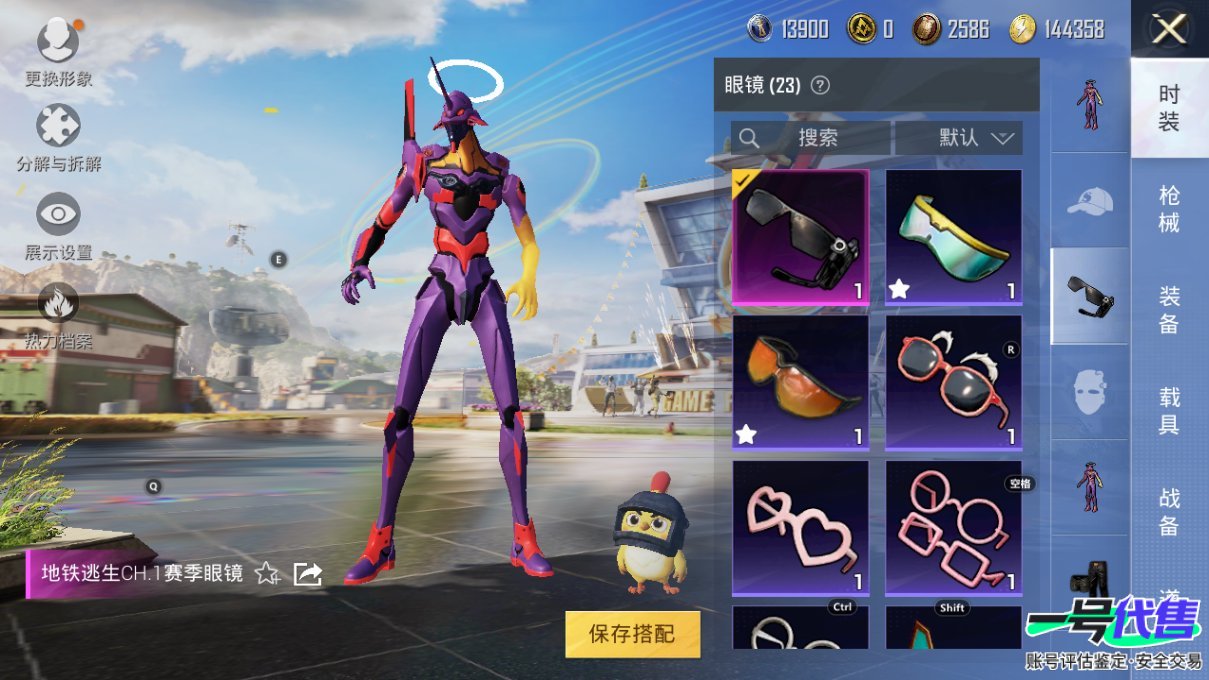Open the 枪械 tab
The width and height of the screenshot is (1209, 680).
pos(1168,208)
